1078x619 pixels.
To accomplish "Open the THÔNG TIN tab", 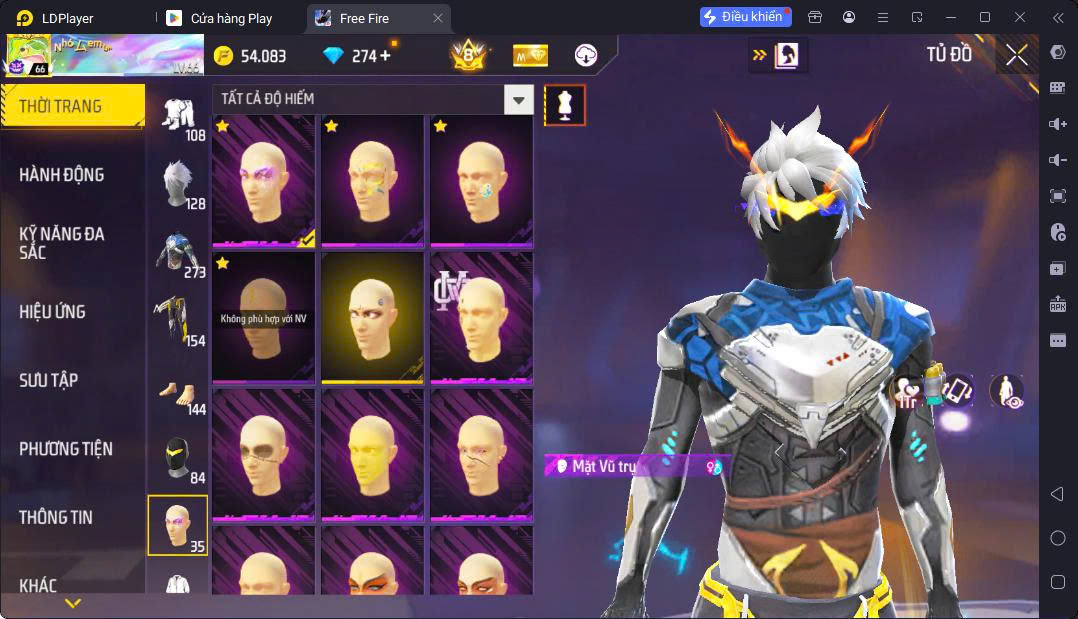I will [56, 517].
